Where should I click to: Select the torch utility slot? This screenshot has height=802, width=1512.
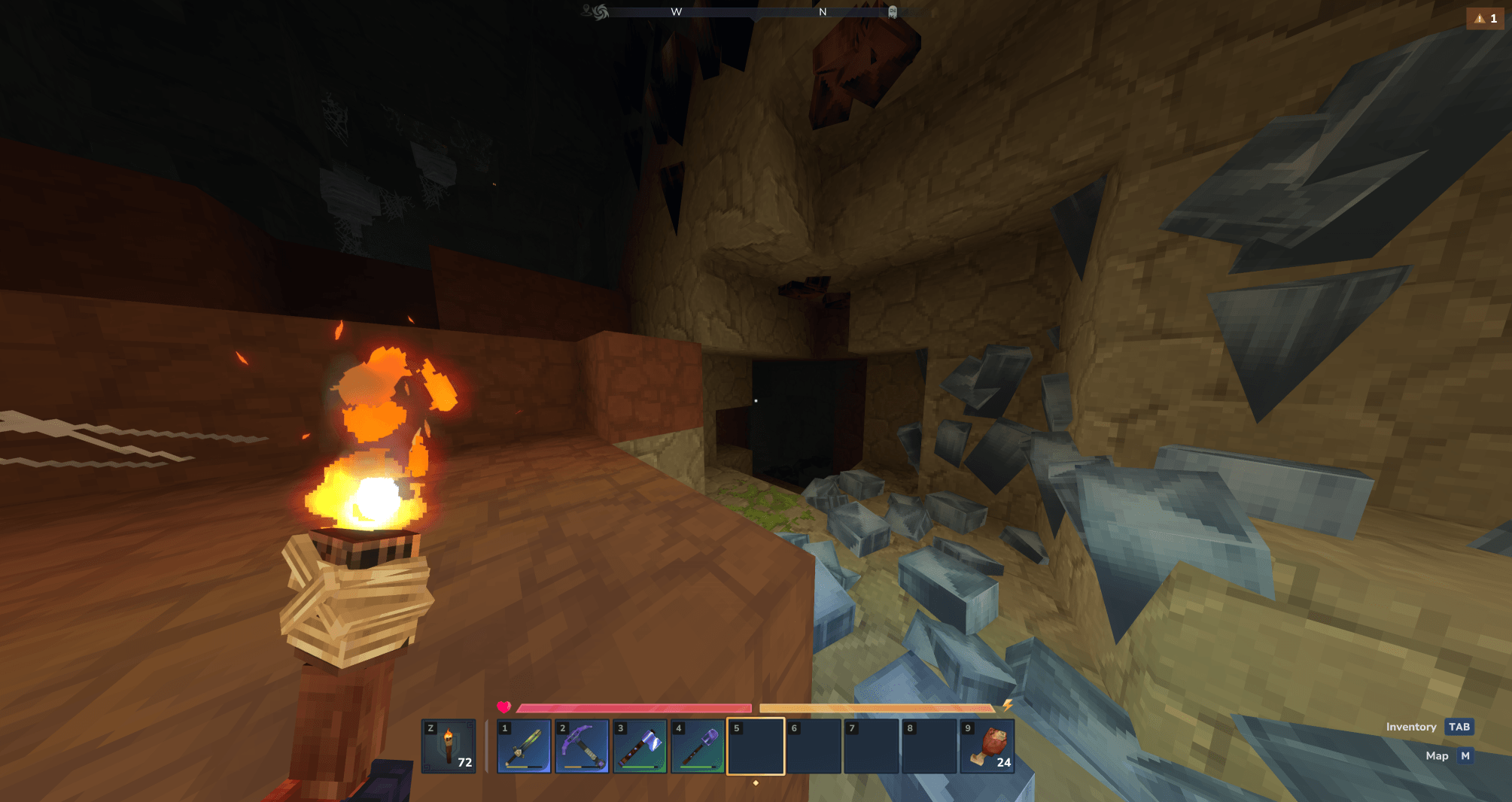[449, 746]
